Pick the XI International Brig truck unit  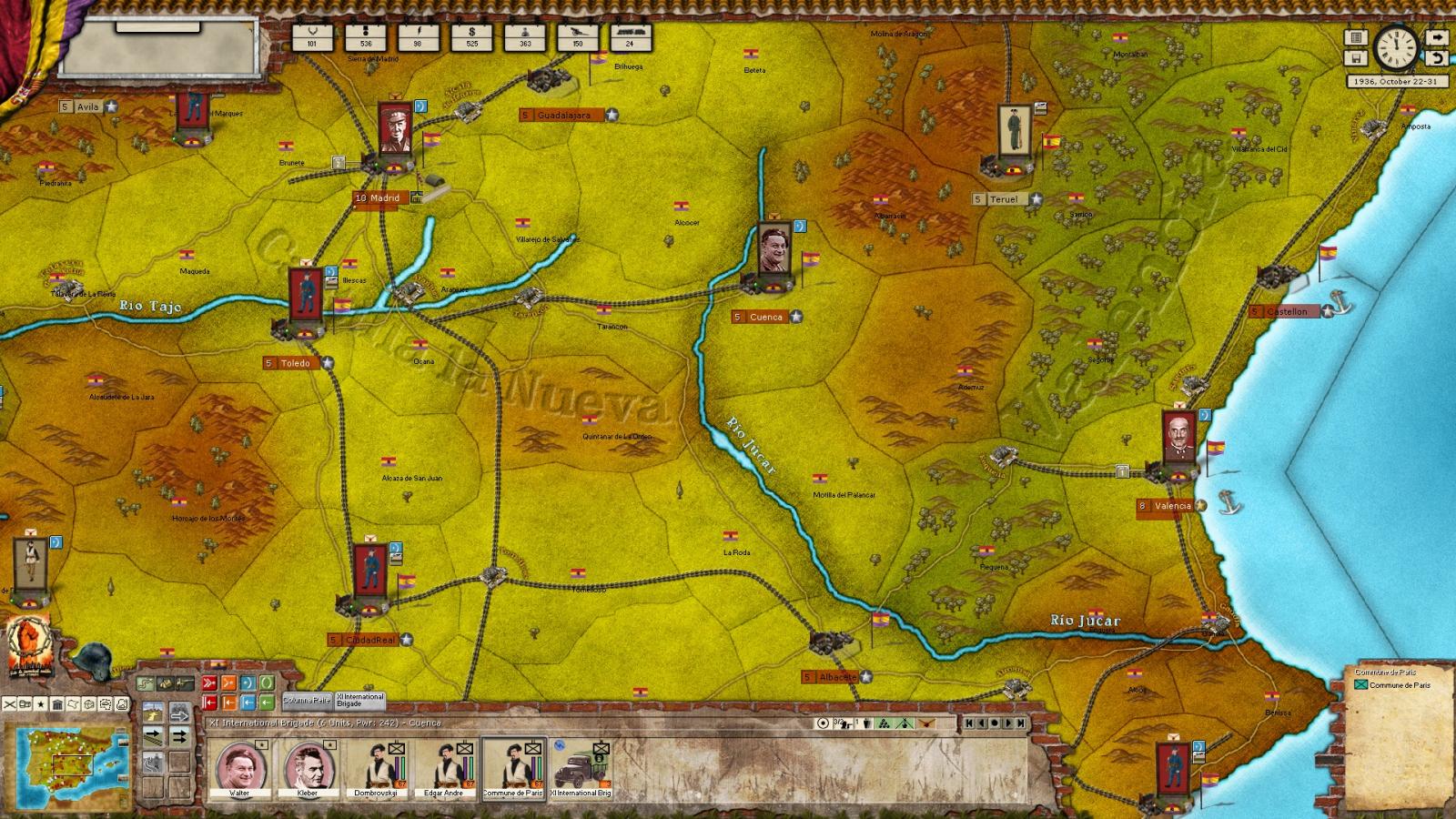click(x=581, y=769)
